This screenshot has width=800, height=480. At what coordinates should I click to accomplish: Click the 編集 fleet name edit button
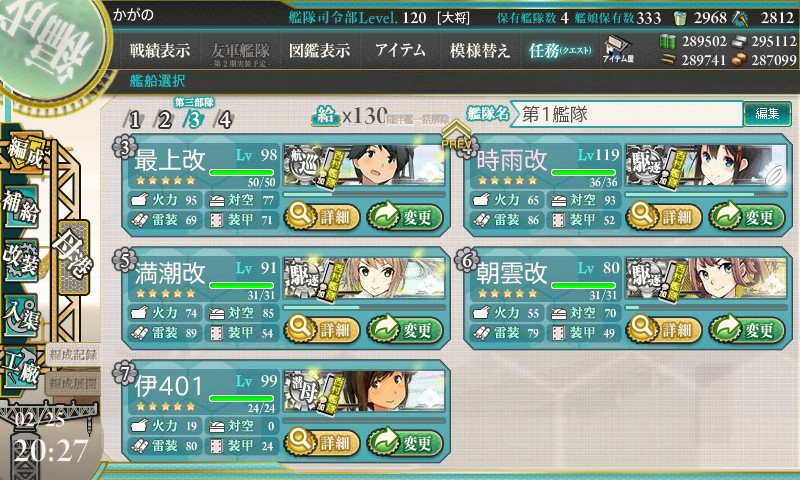click(x=767, y=114)
